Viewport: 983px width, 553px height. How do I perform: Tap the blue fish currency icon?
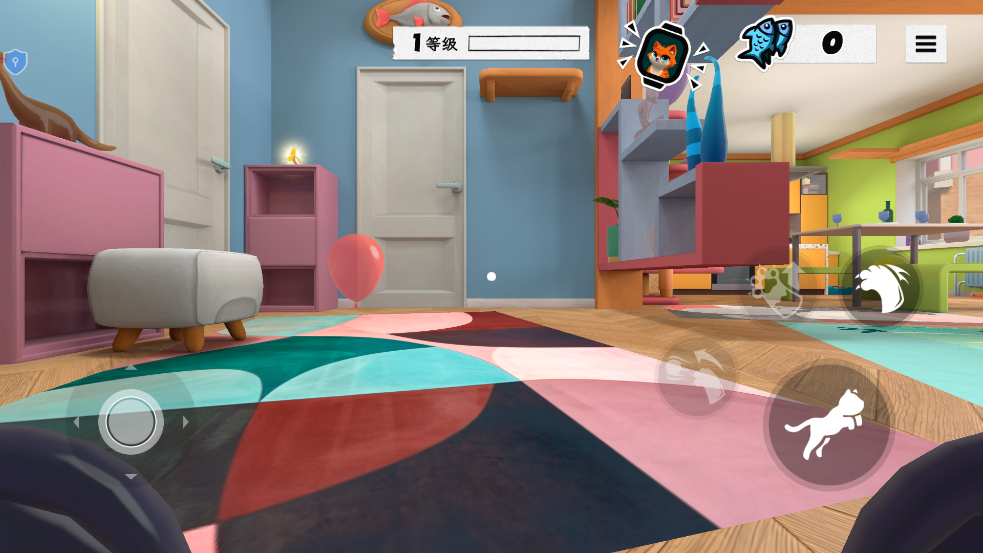click(766, 44)
